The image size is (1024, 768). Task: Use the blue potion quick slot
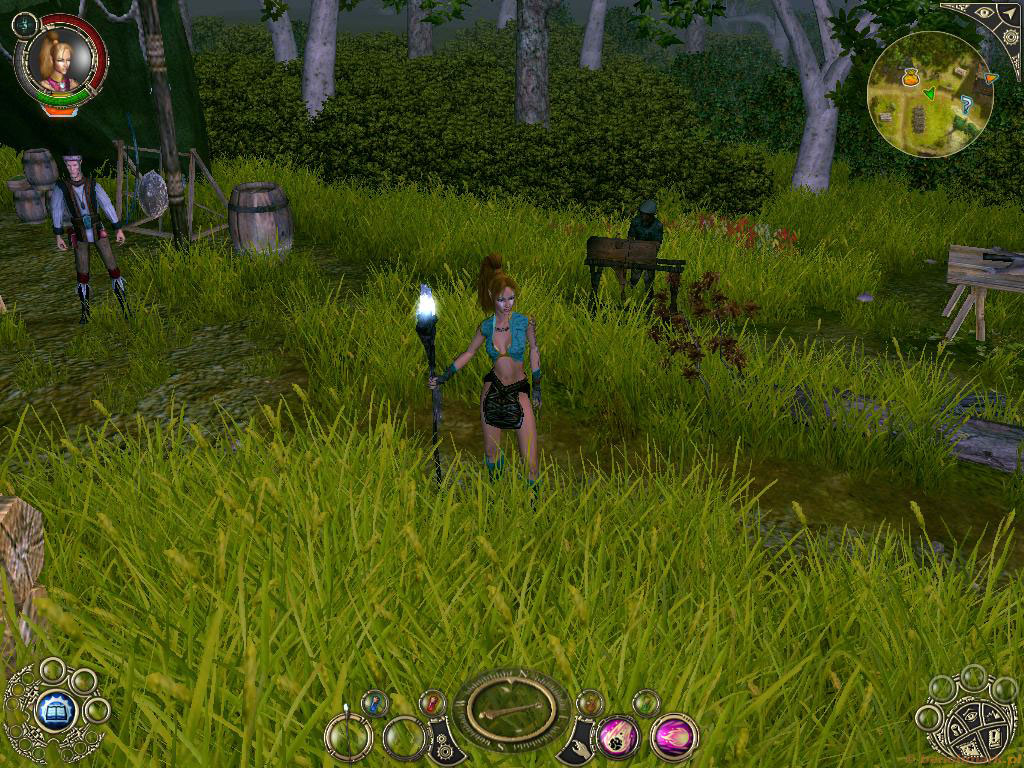375,703
